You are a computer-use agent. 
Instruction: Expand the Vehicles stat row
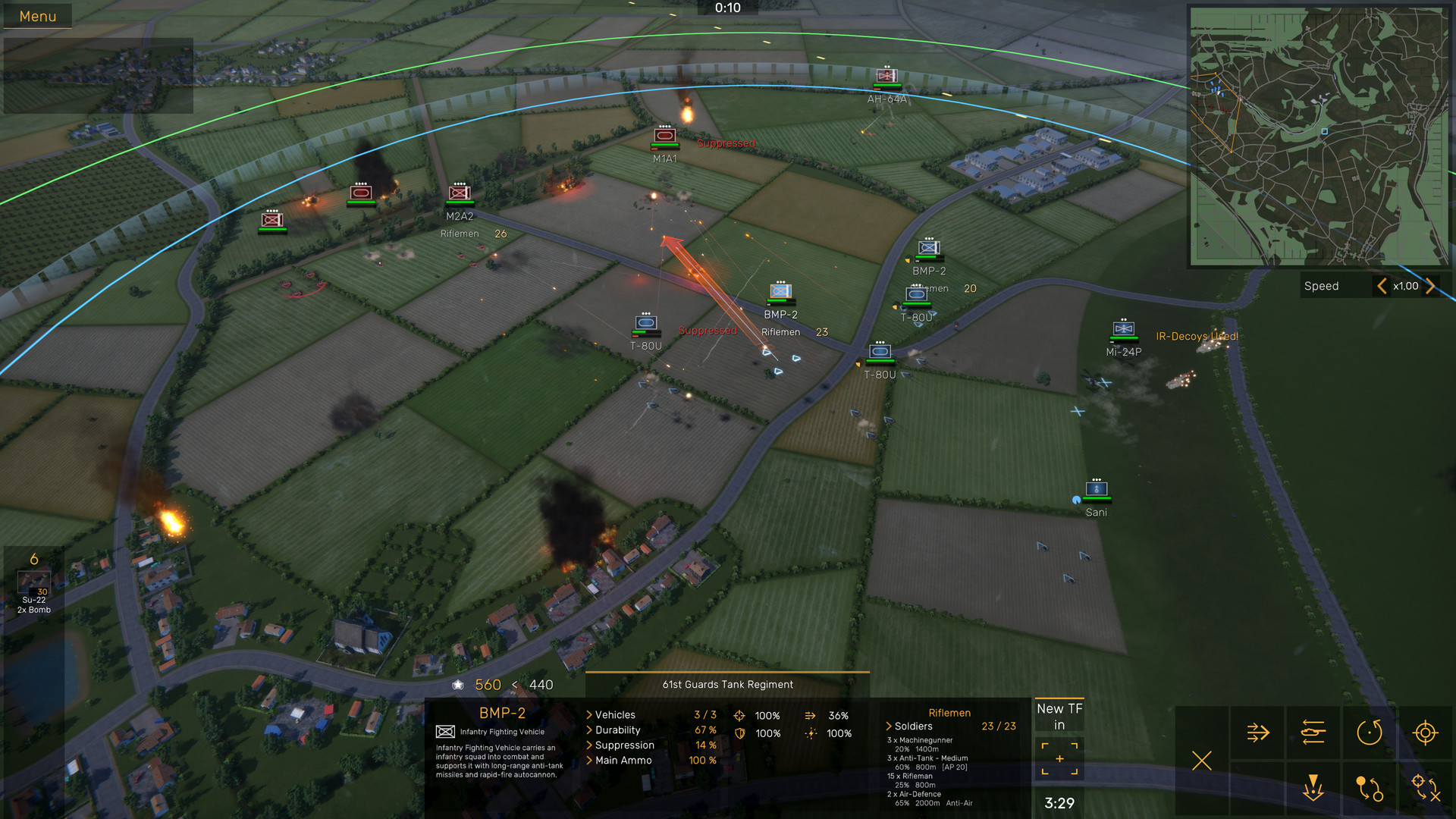pyautogui.click(x=588, y=714)
